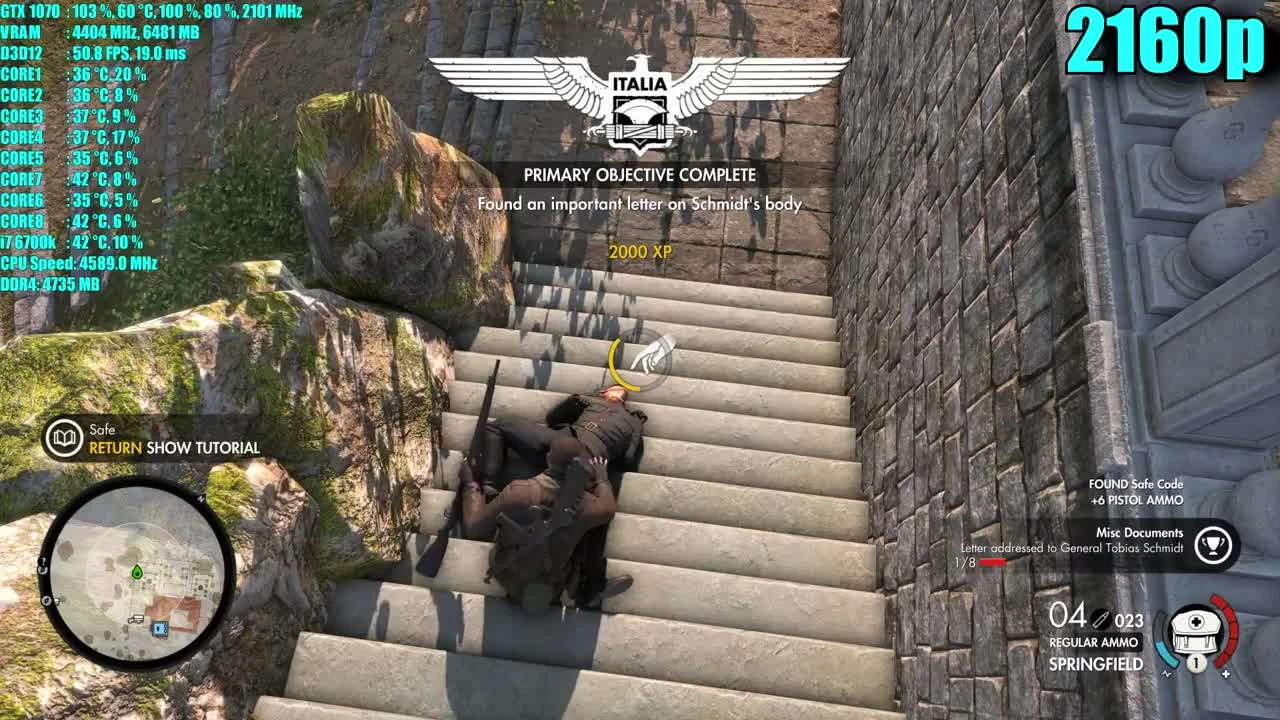Select the hand interaction icon on Schmidt's body
Screen dimensions: 1280x720
click(645, 357)
